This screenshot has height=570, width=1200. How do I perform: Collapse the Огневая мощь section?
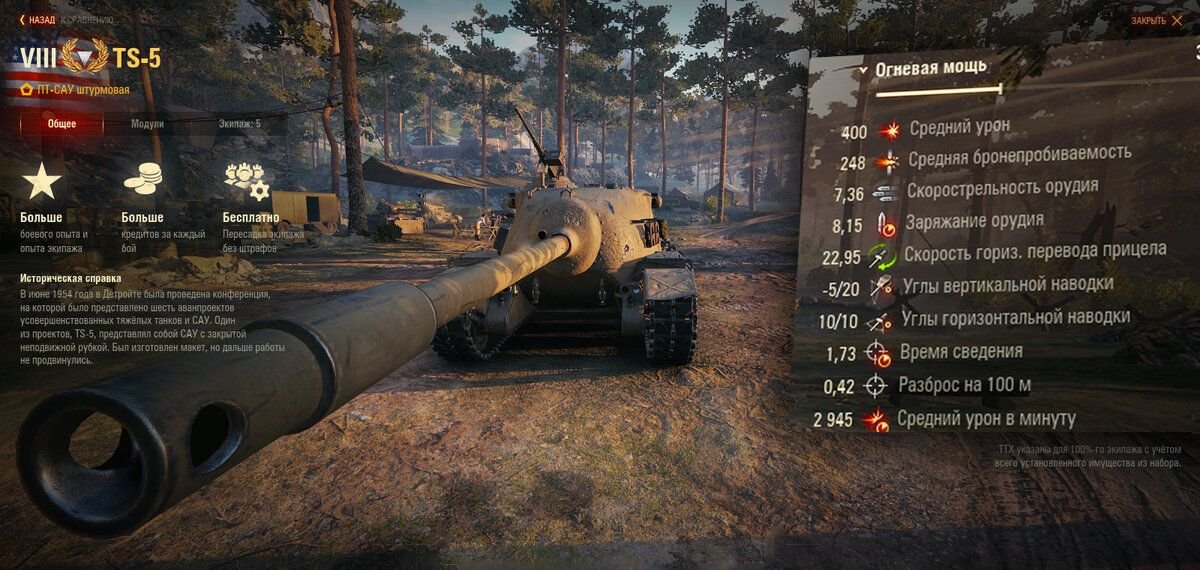coord(863,70)
